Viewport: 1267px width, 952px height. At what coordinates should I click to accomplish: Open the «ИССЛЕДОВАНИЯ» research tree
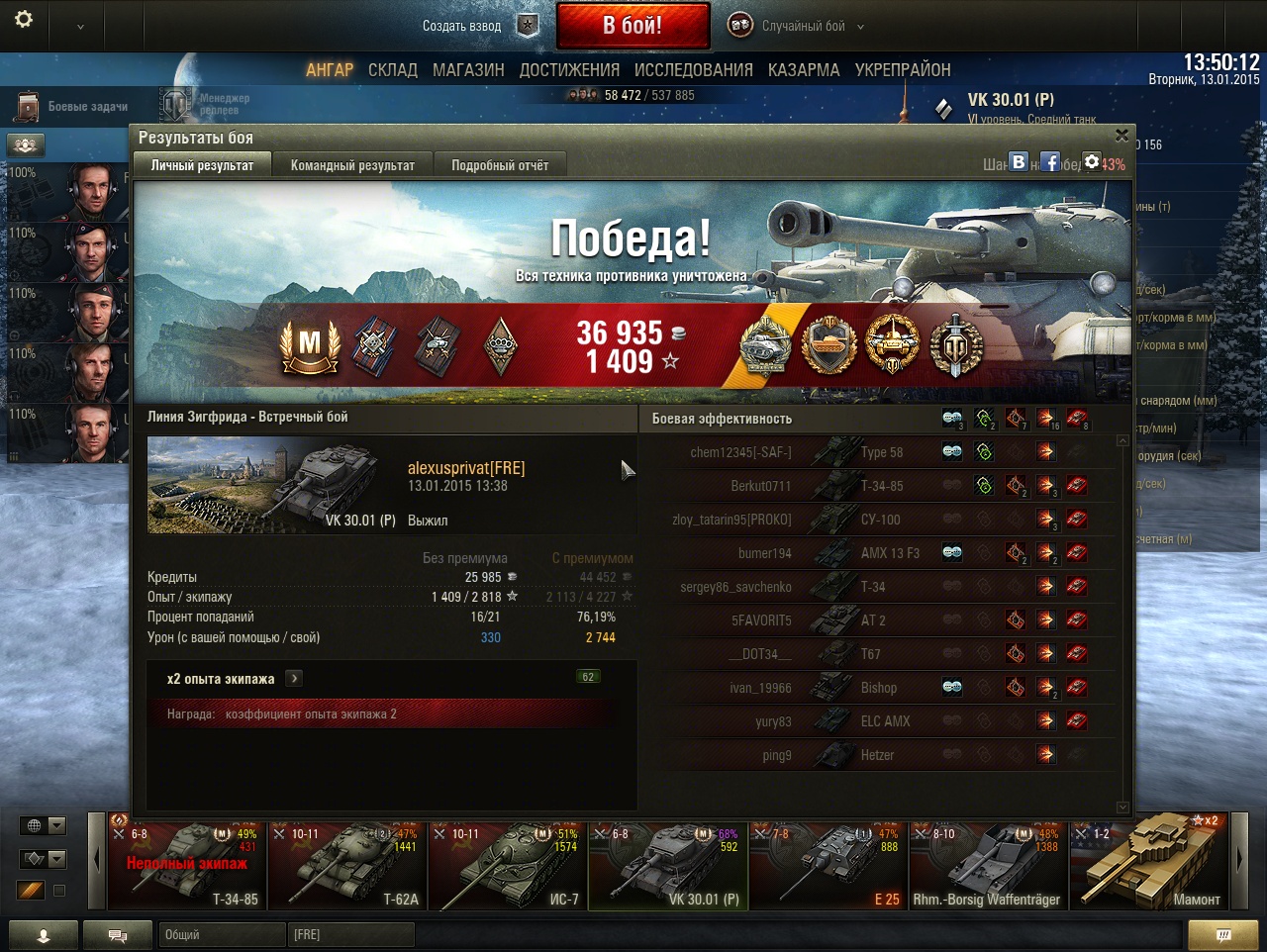693,70
